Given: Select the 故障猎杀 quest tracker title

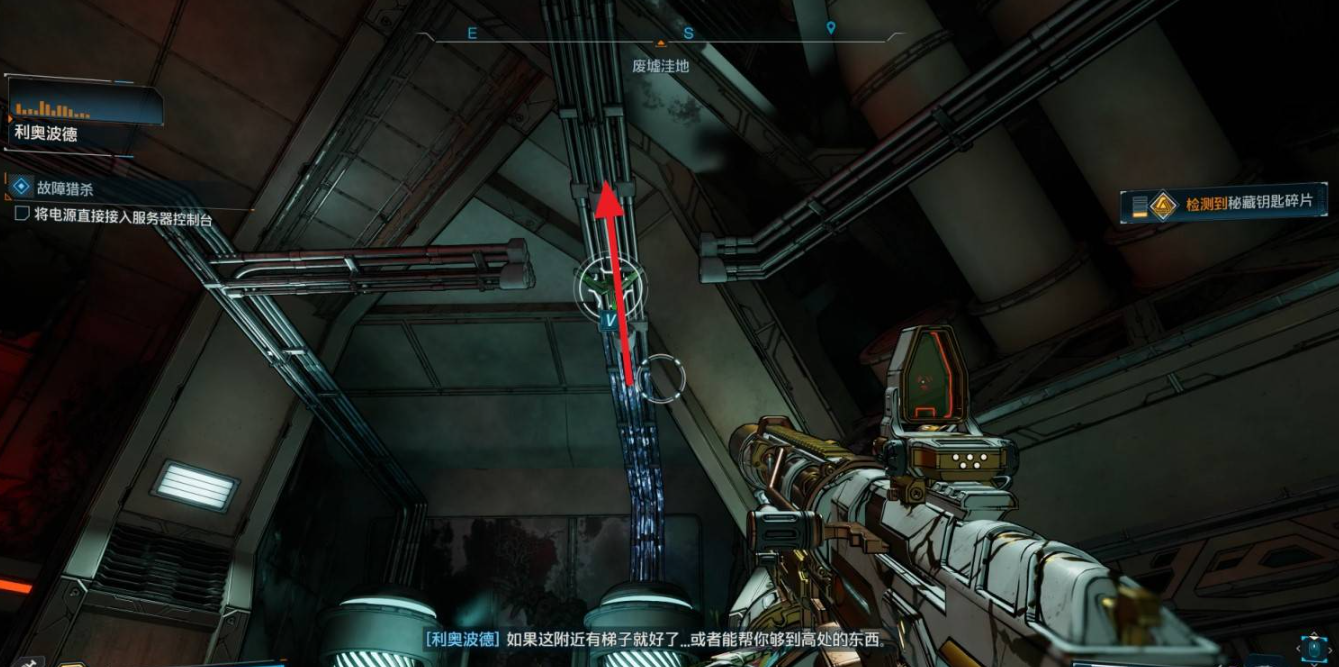Looking at the screenshot, I should [63, 187].
